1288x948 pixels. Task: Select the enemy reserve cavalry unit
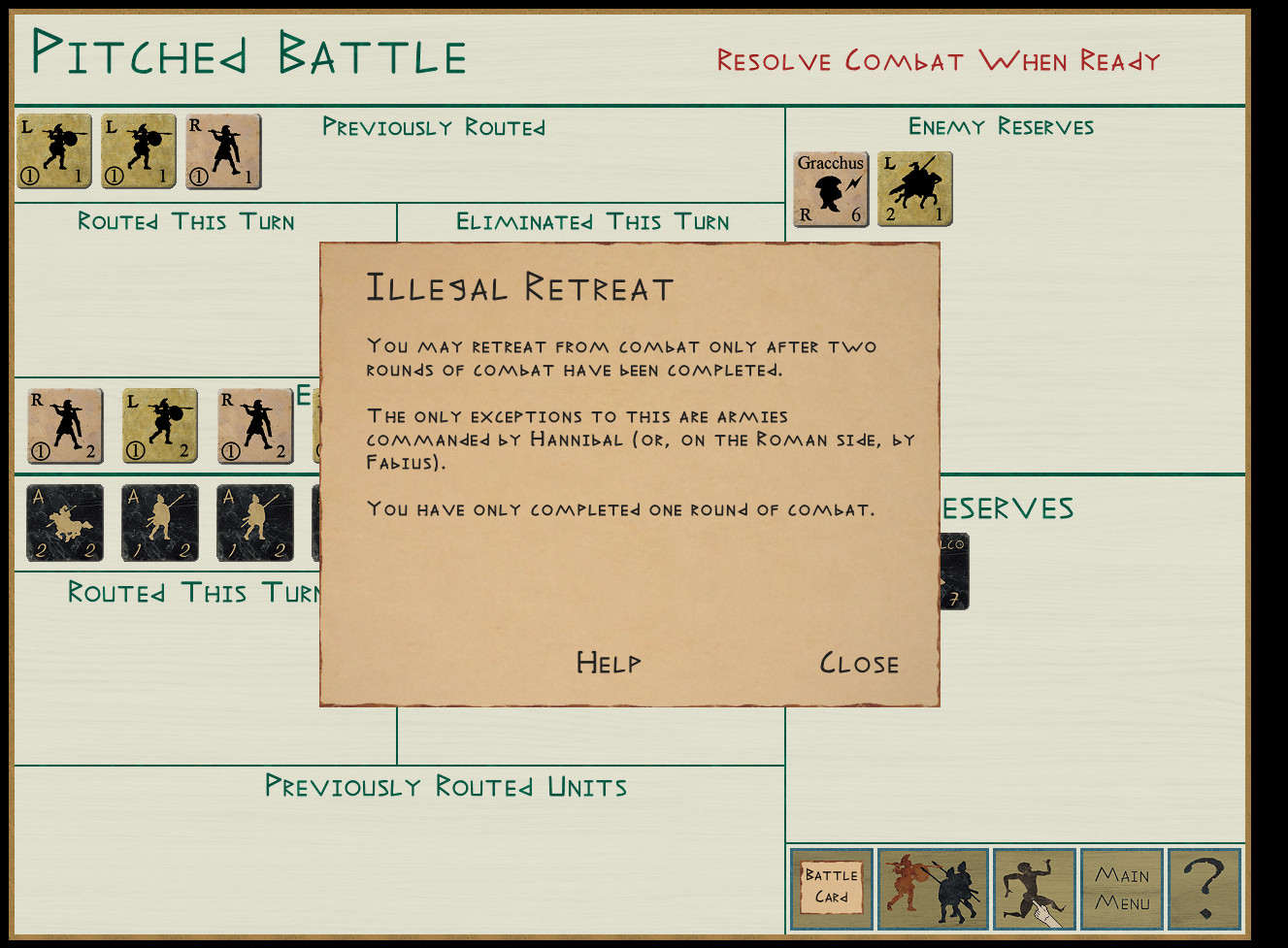point(914,189)
